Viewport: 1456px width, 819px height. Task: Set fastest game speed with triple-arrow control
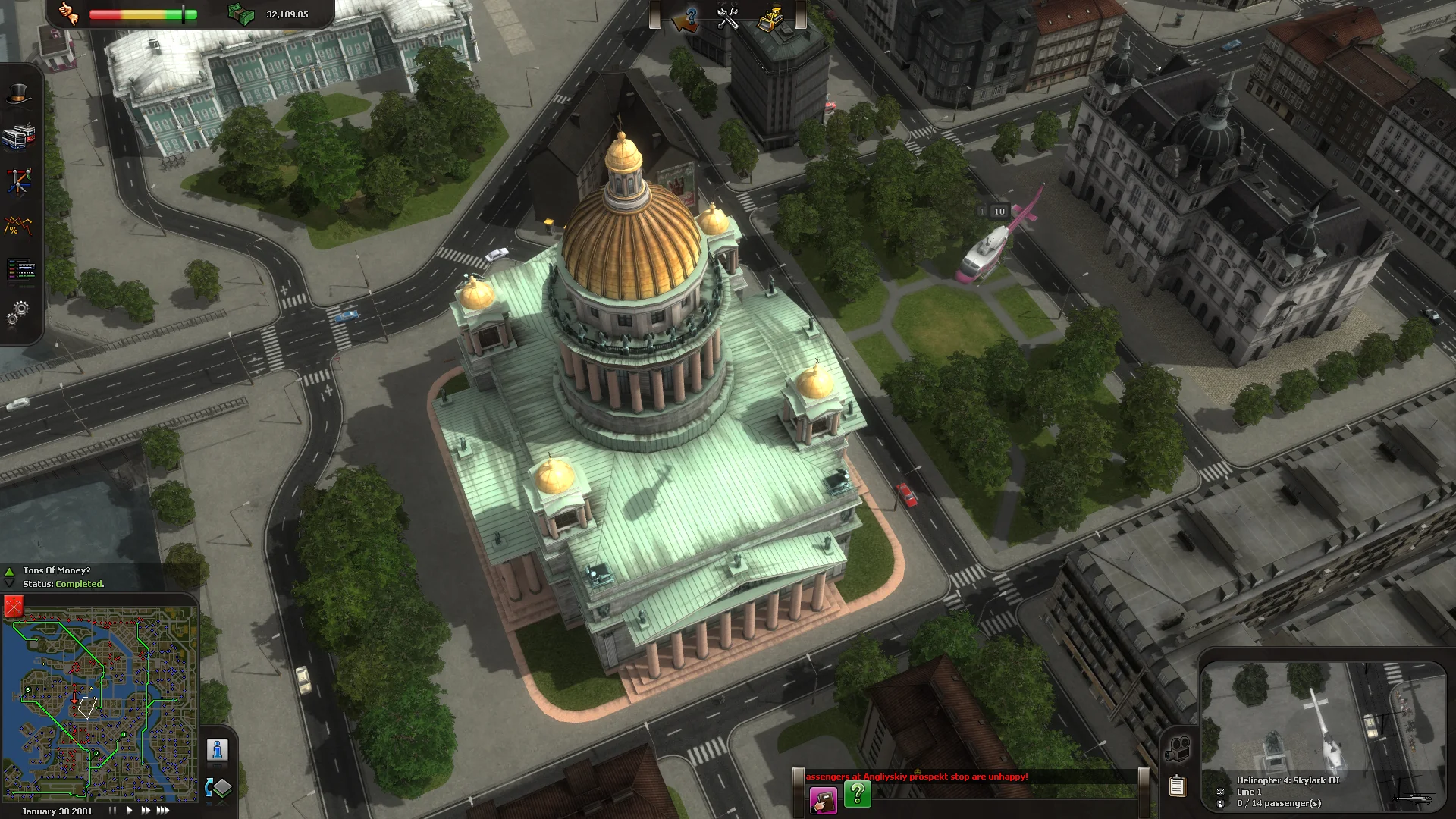coord(163,810)
